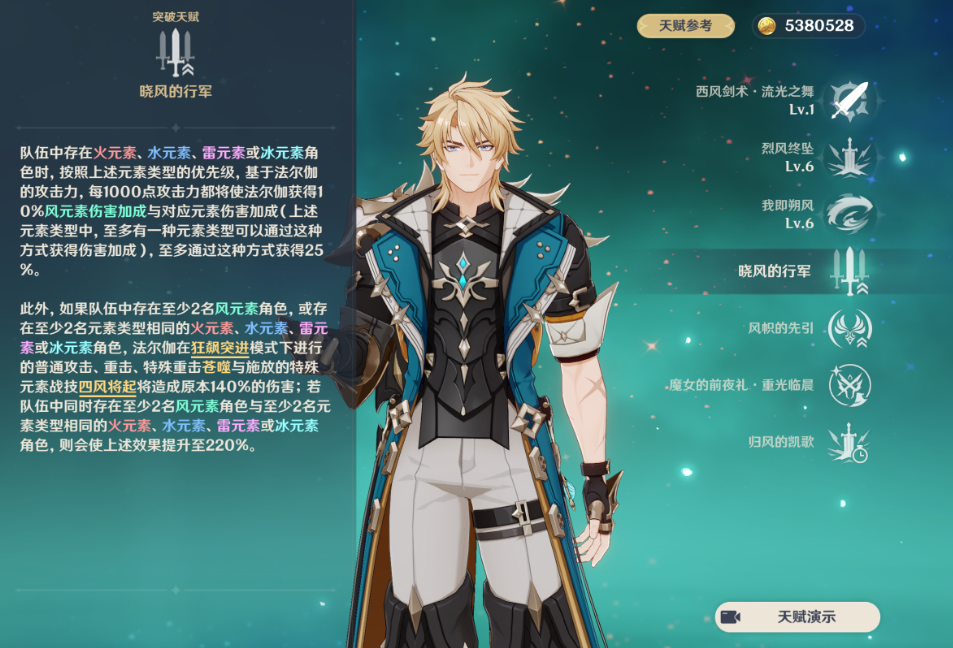
Task: Play the 天赋演示 talent demo
Action: click(797, 617)
